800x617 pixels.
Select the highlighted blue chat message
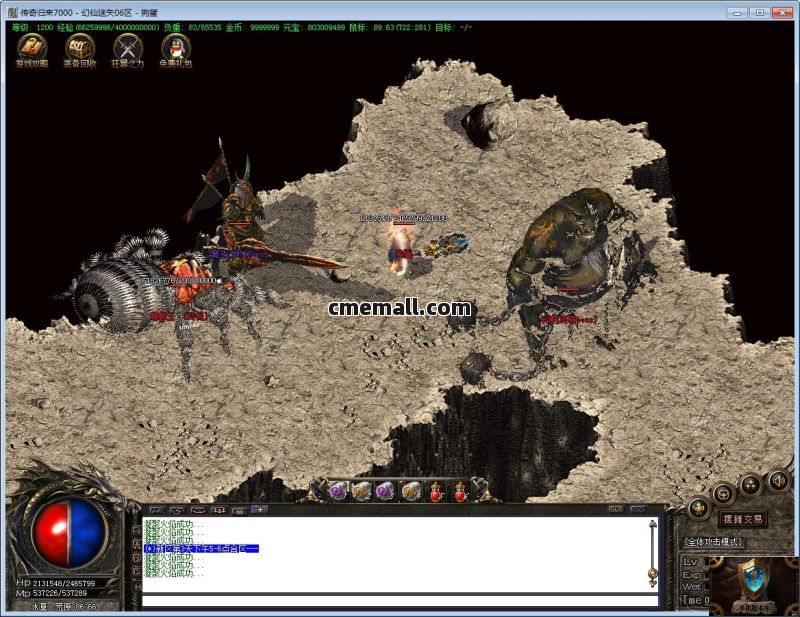[201, 548]
